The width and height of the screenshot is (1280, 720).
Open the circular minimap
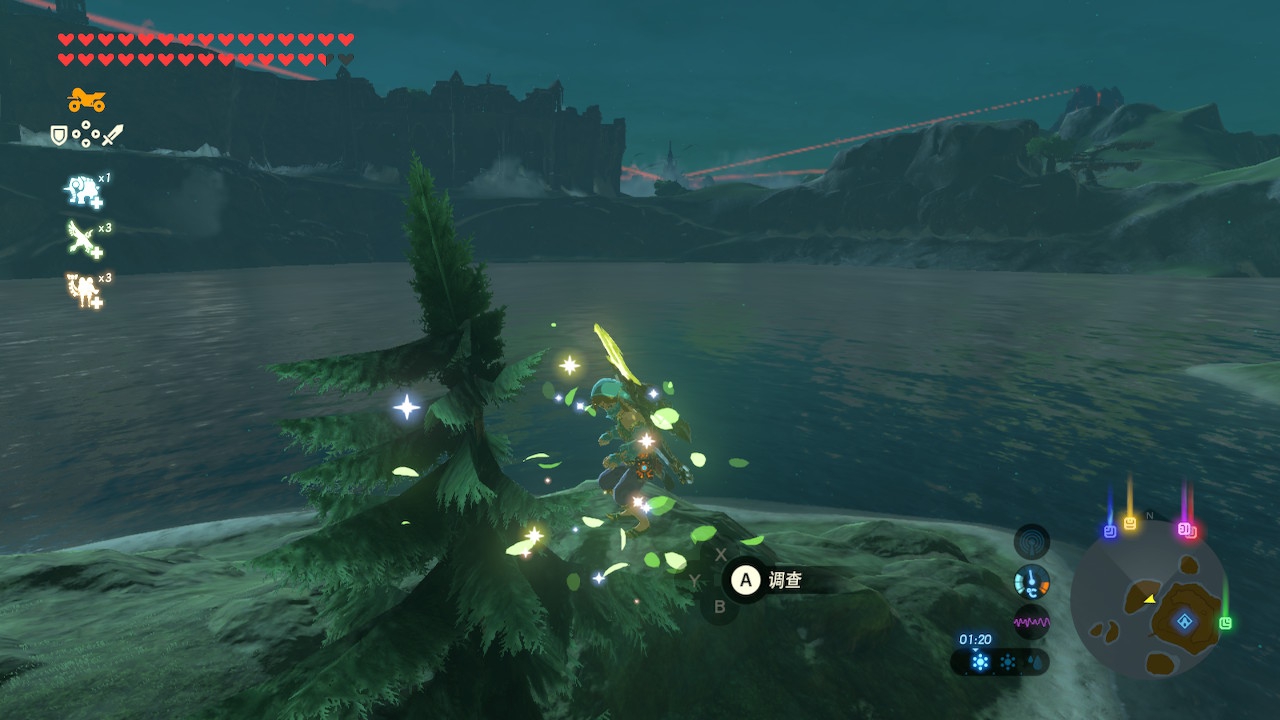click(1148, 598)
